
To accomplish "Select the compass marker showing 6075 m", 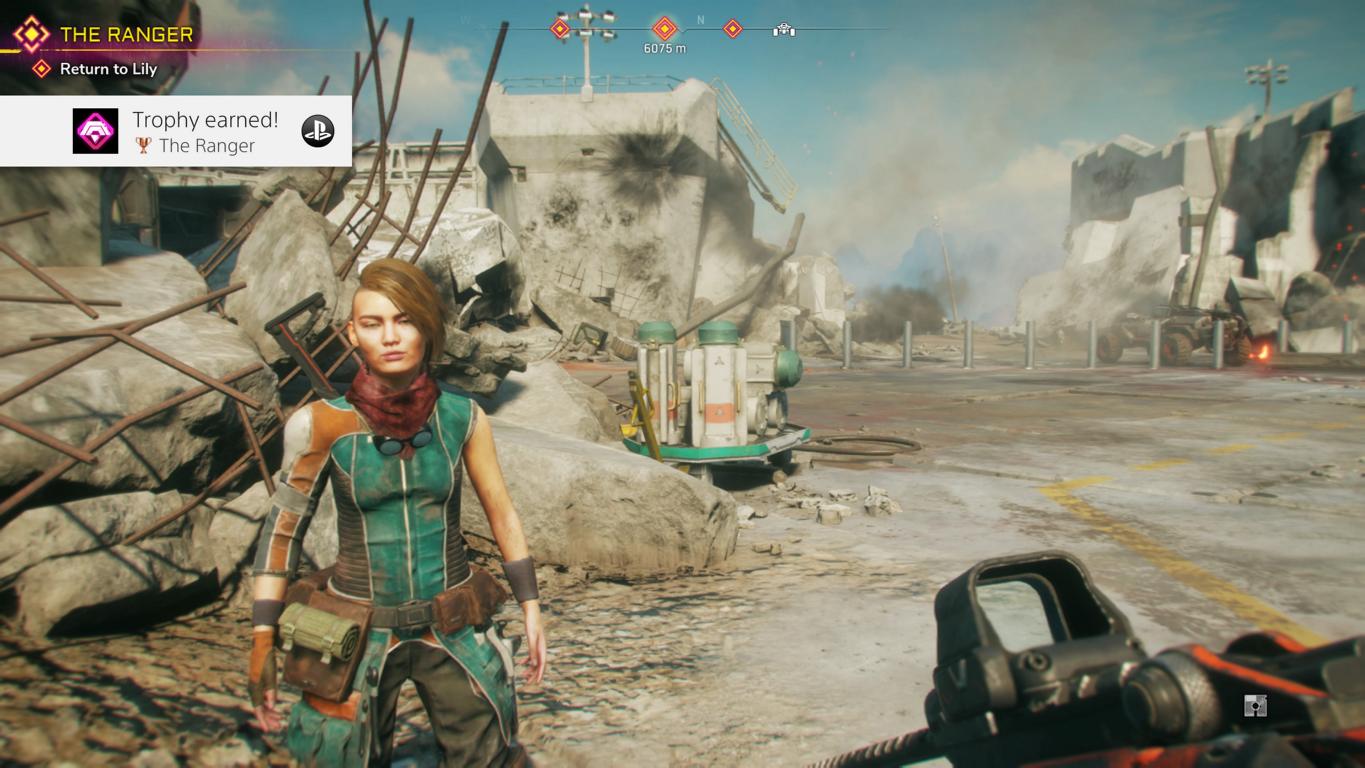I will click(665, 29).
